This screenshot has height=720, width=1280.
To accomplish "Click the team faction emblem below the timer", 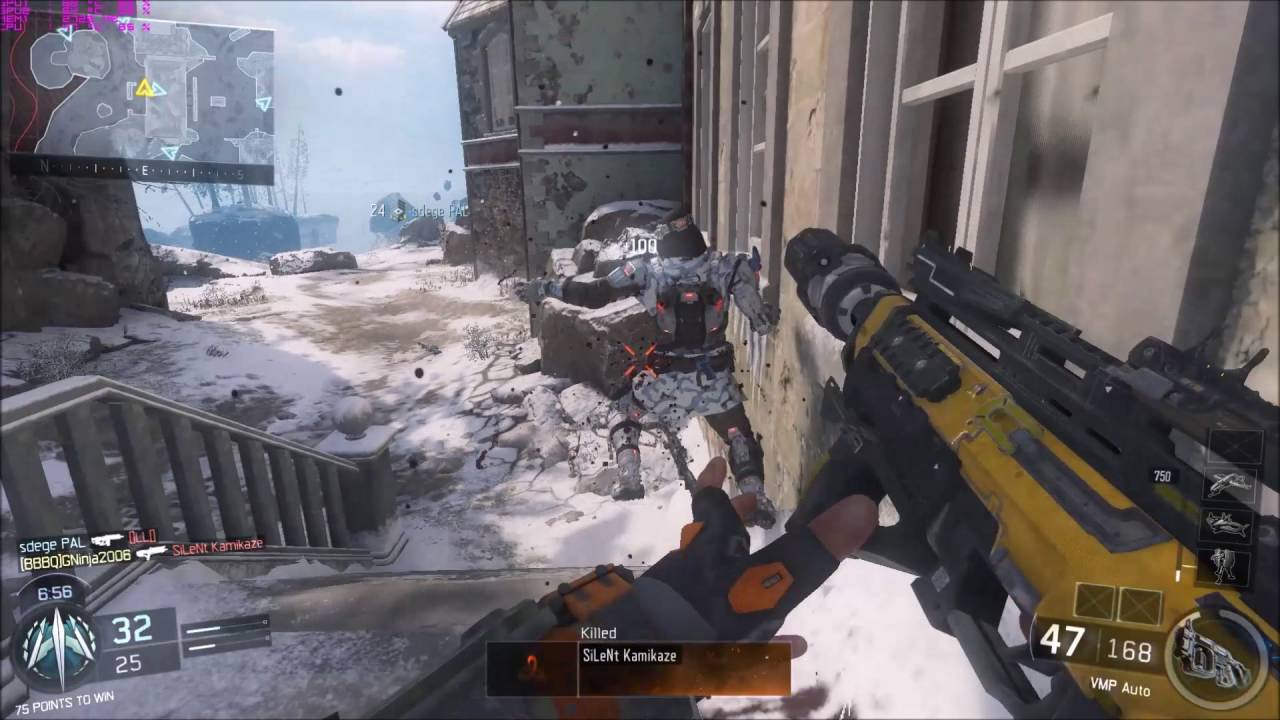I will click(57, 645).
